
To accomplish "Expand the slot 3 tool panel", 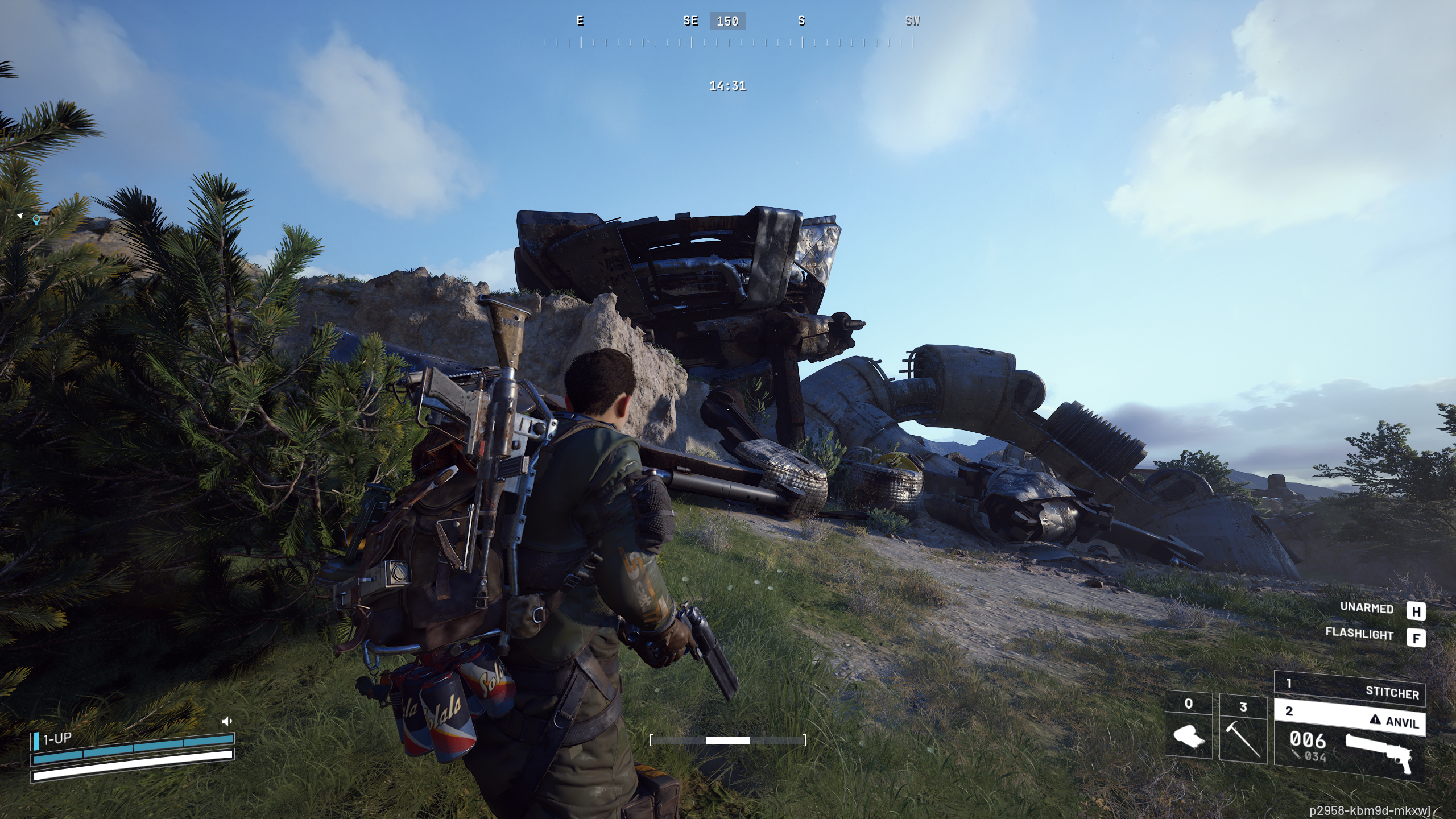I will click(1243, 707).
